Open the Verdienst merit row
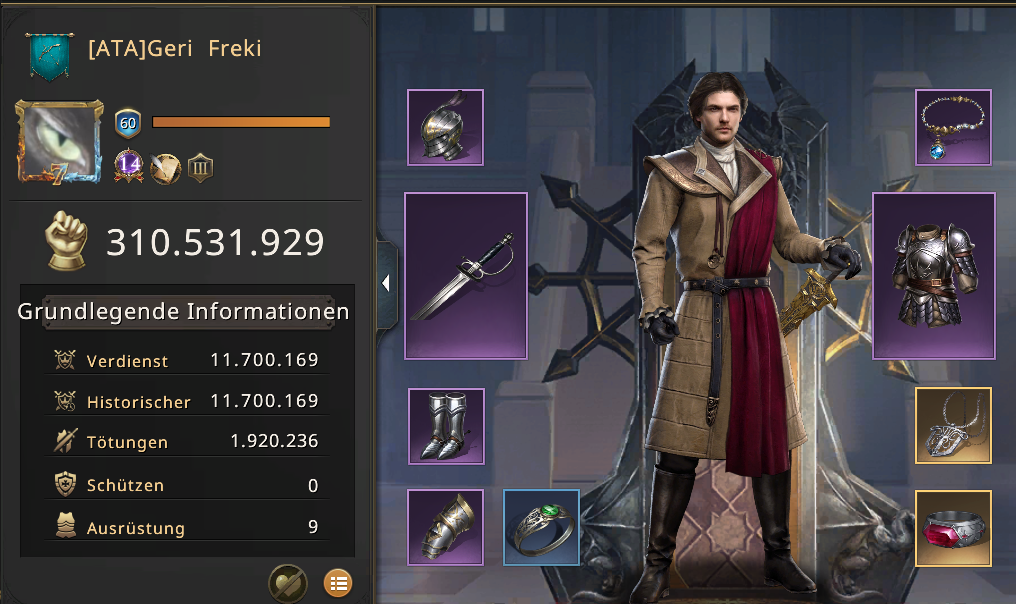 187,360
